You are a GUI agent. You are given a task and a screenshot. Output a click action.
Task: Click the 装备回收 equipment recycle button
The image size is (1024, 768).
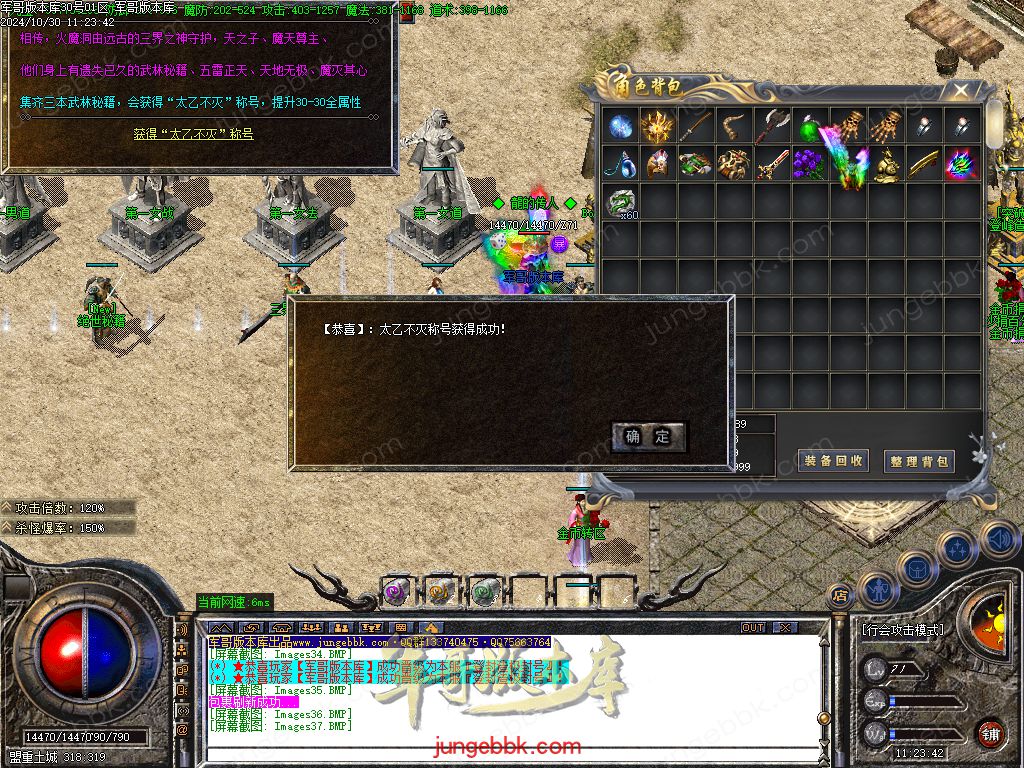coord(833,461)
